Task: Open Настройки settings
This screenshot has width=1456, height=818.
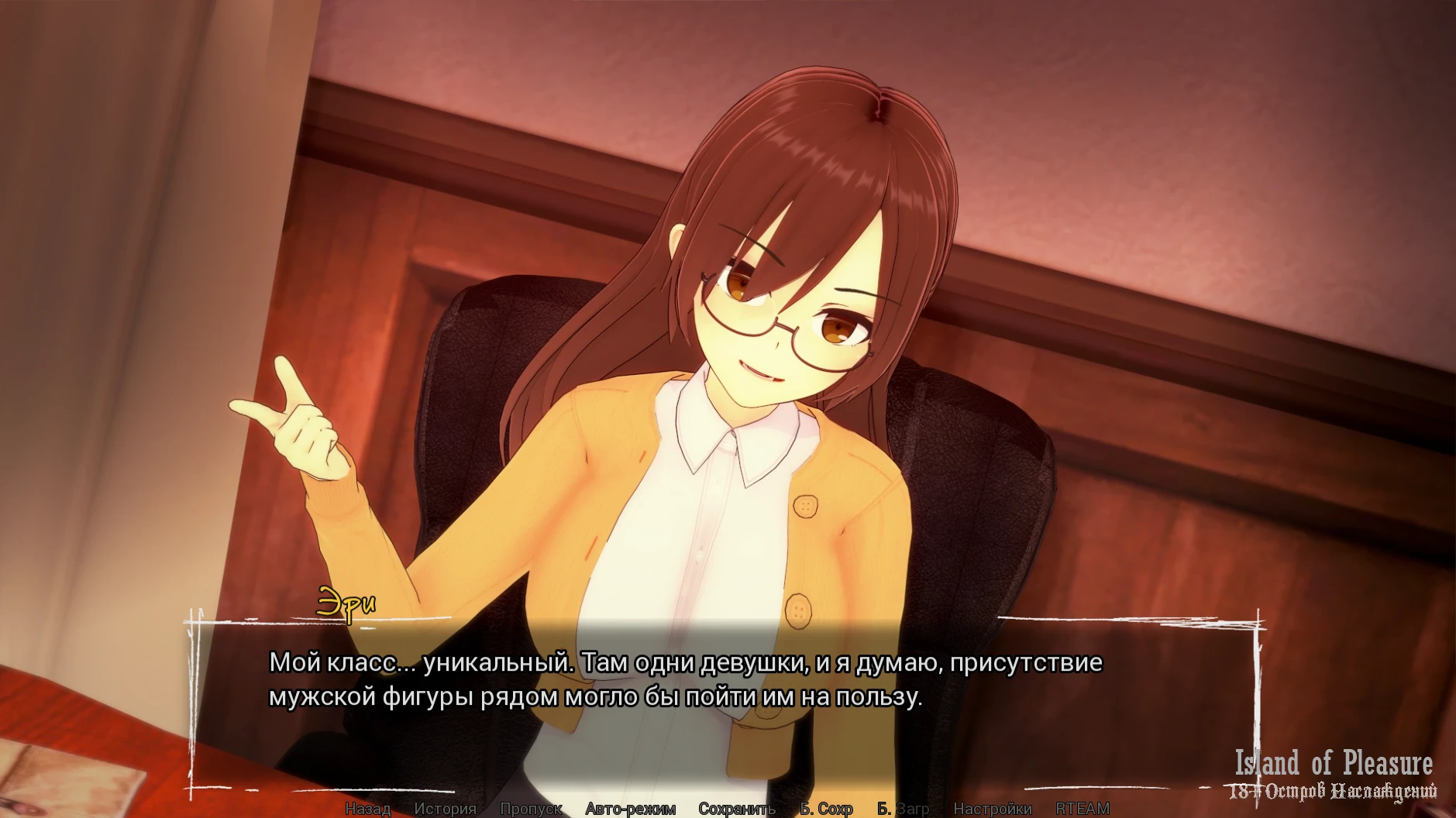Action: click(992, 809)
